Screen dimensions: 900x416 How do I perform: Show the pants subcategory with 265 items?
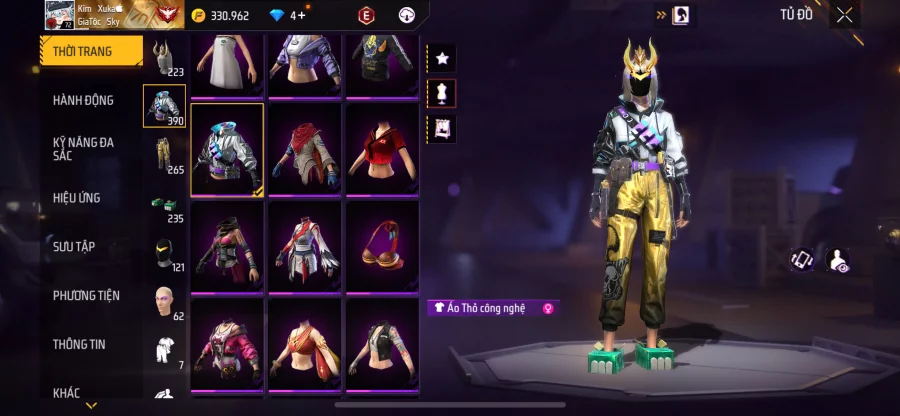coord(163,157)
